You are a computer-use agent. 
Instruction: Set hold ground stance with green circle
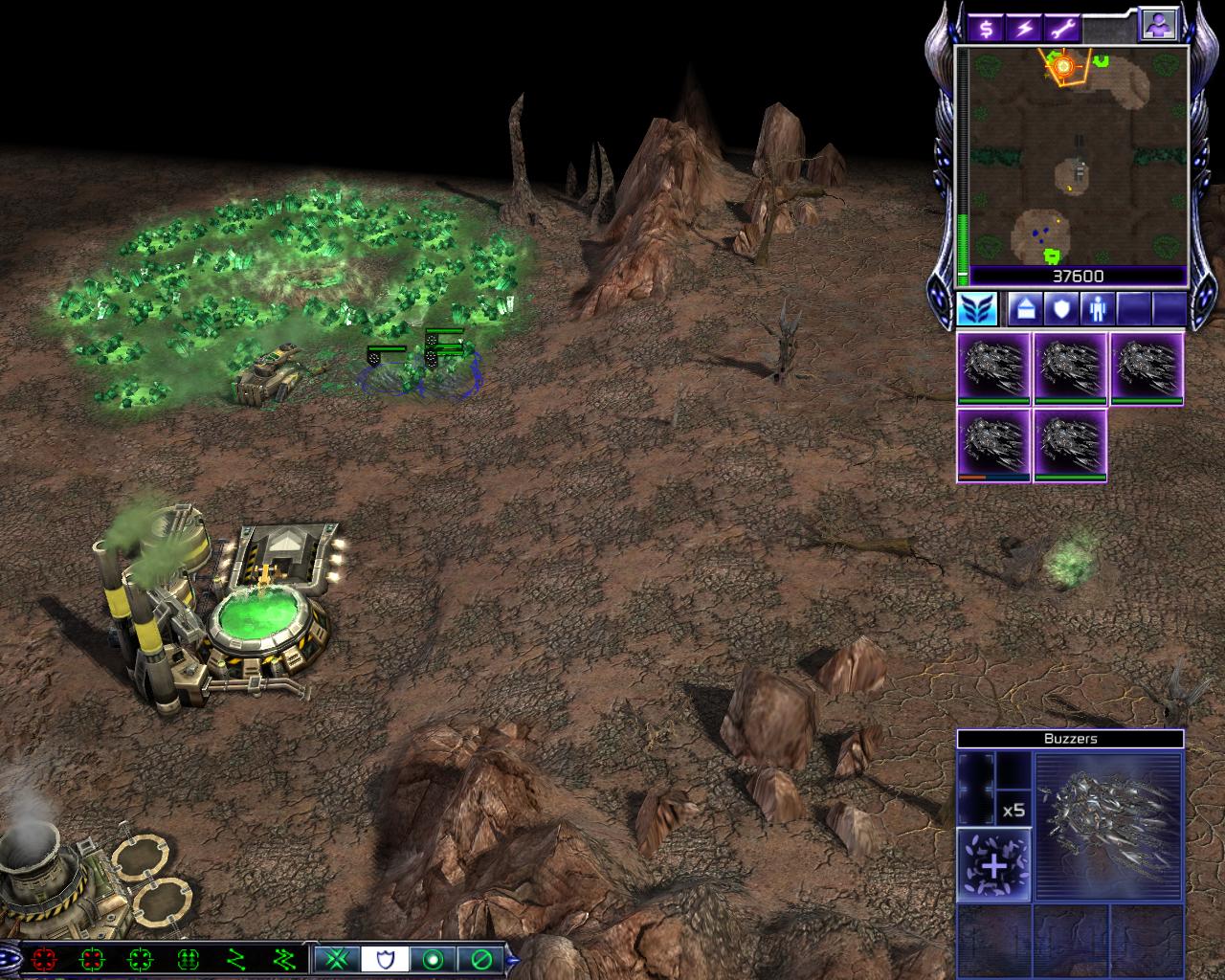point(433,958)
